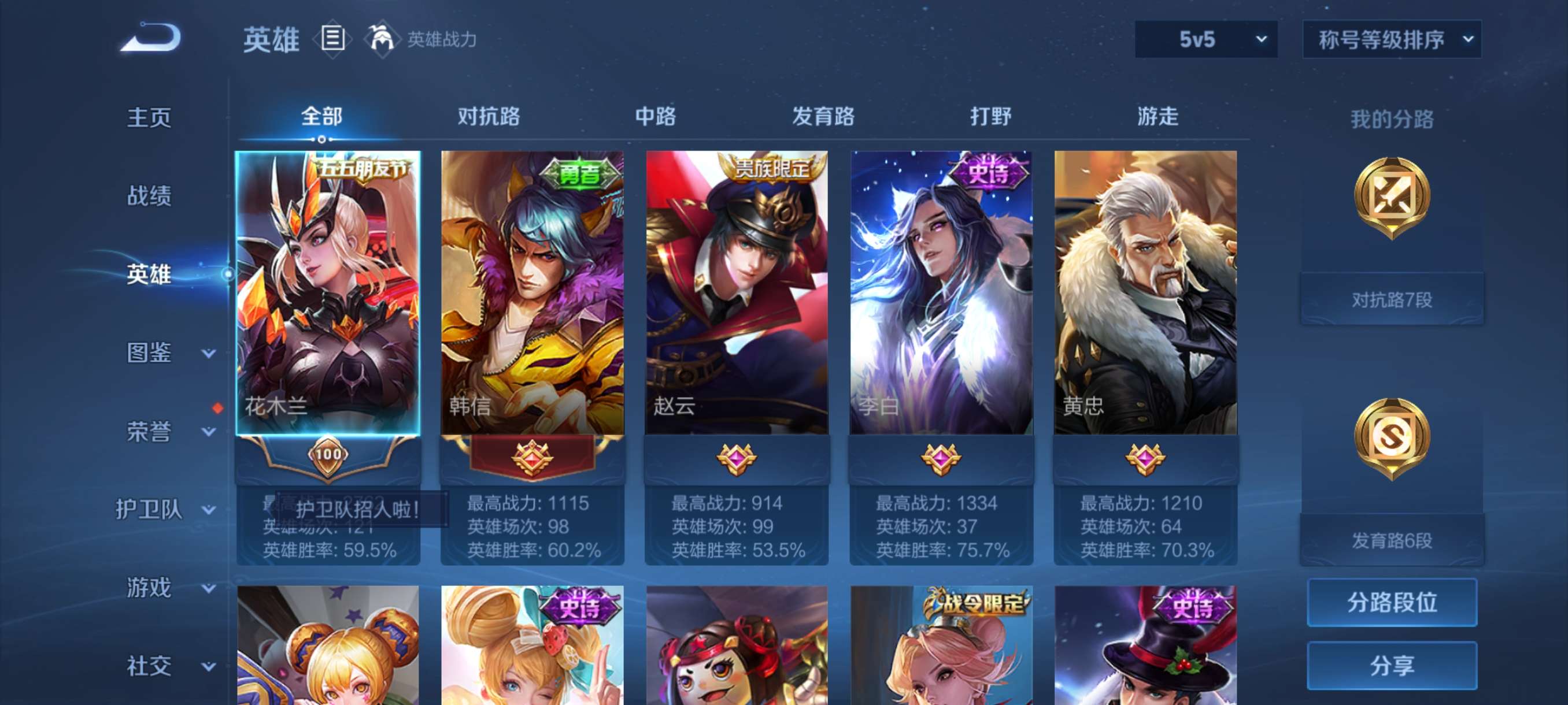Open the hero list view icon beside 英雄

332,38
